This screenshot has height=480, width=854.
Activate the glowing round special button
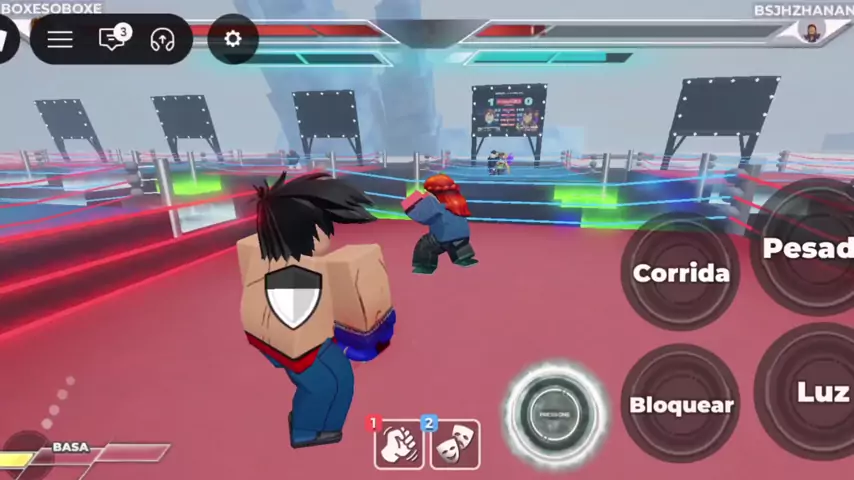tap(554, 413)
